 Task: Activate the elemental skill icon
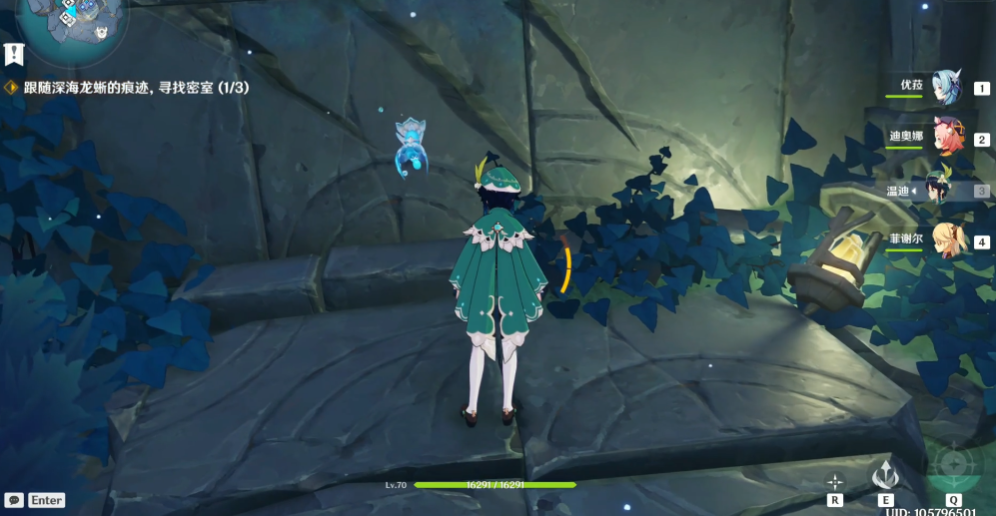coord(885,478)
